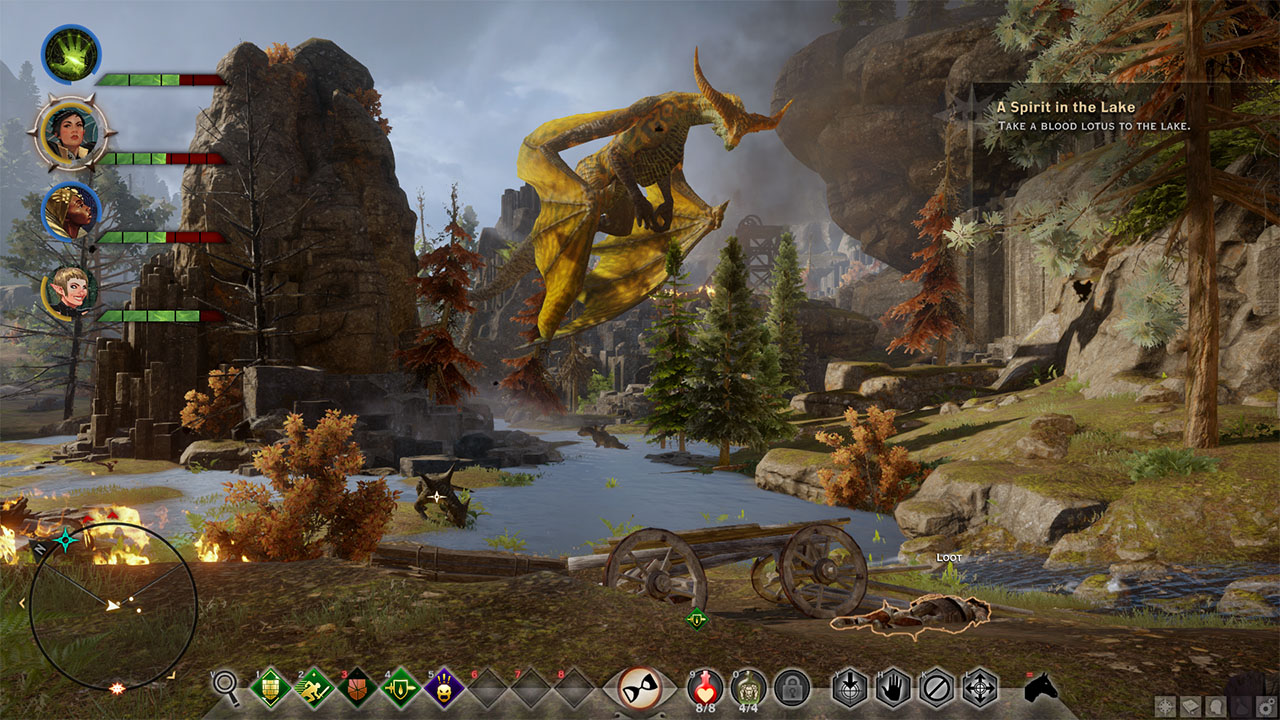Summon the mount using the horse icon
The width and height of the screenshot is (1280, 720).
coord(1042,688)
